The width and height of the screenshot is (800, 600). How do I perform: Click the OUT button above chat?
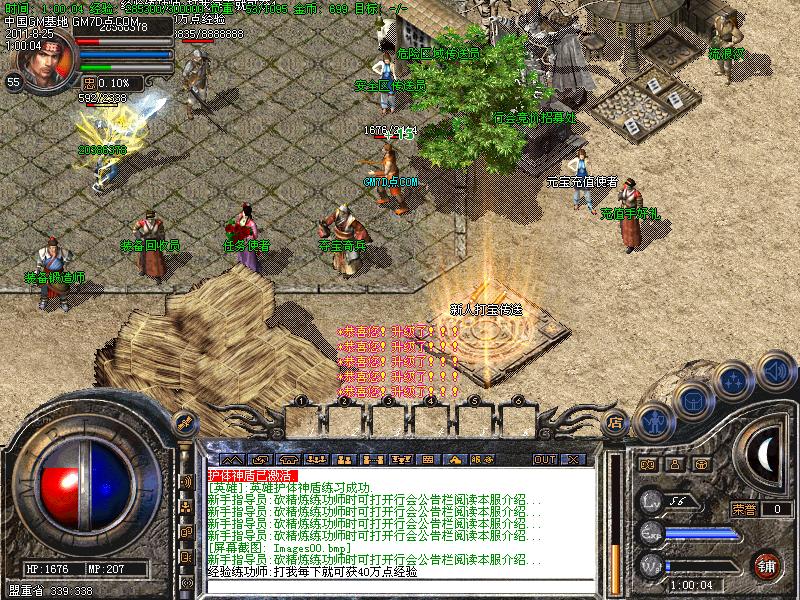point(545,460)
